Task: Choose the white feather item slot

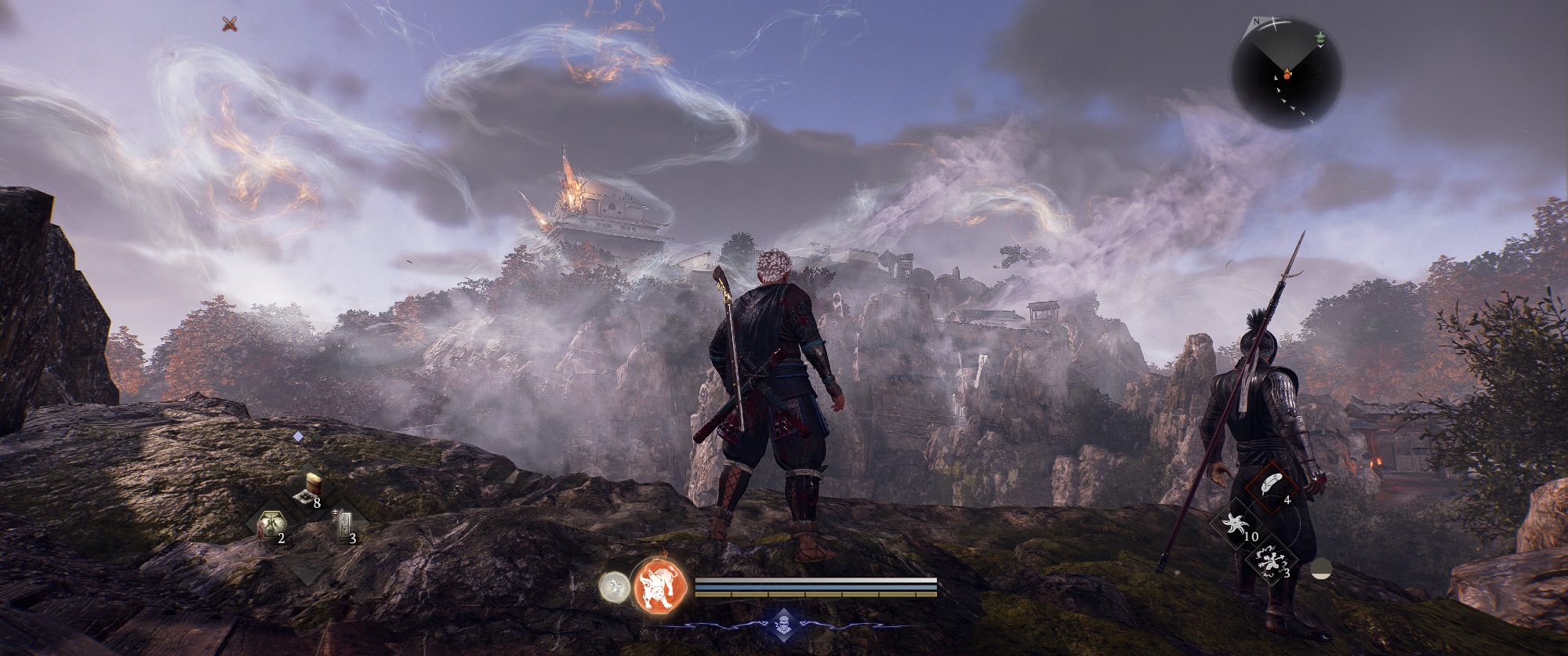Action: pos(1269,486)
